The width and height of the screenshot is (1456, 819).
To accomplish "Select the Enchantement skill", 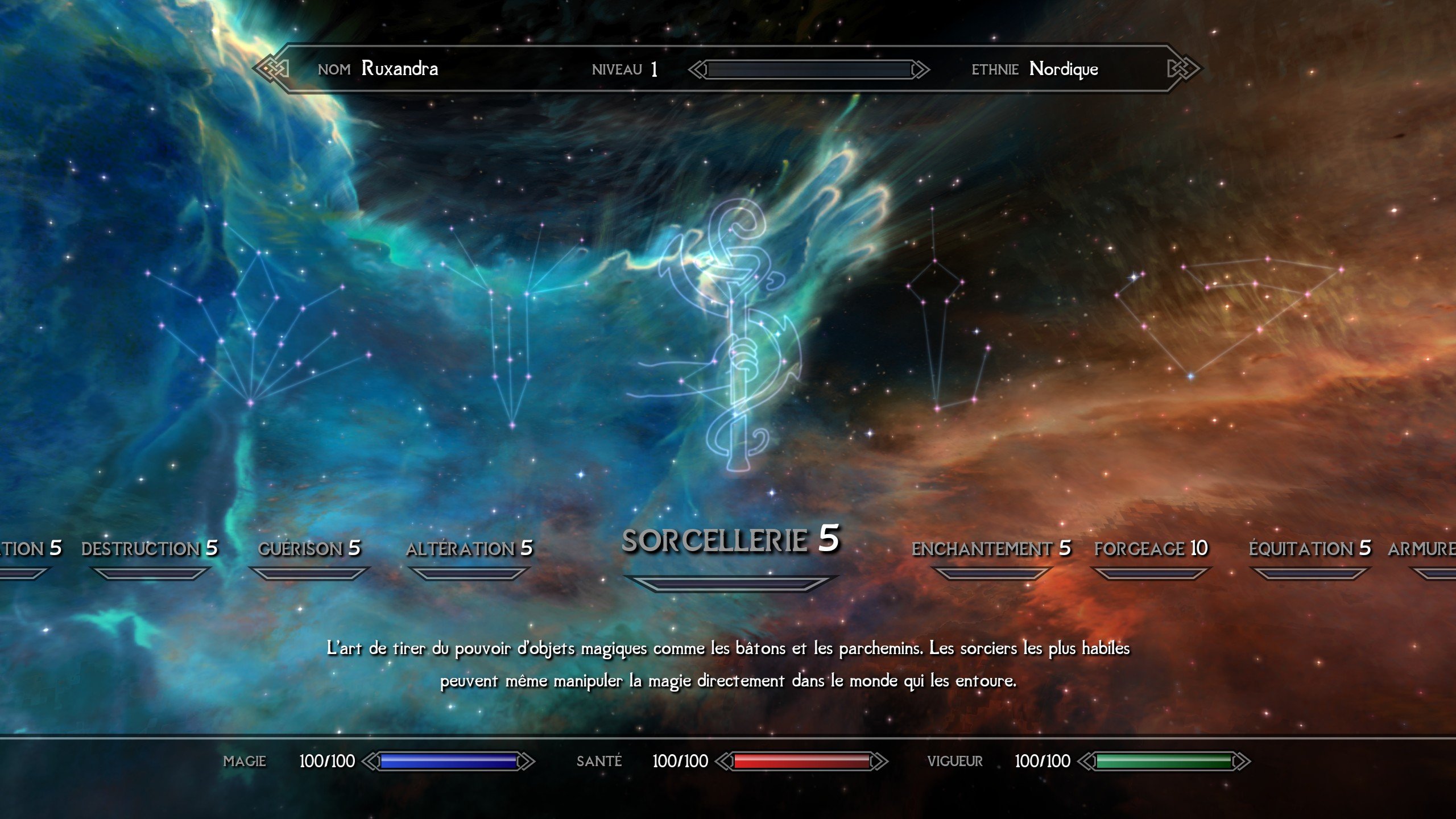I will [x=991, y=548].
